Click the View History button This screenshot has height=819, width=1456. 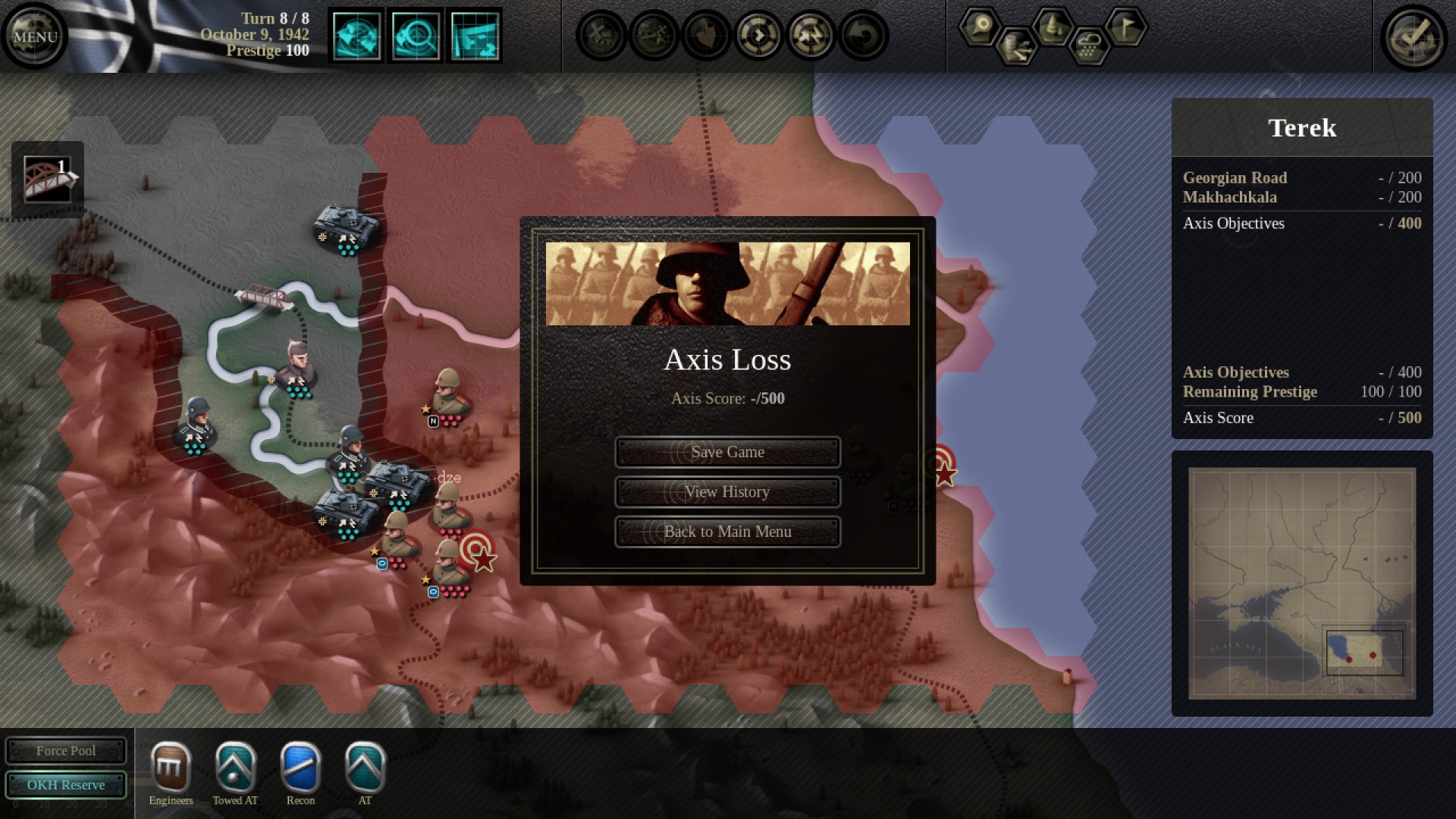(x=727, y=491)
